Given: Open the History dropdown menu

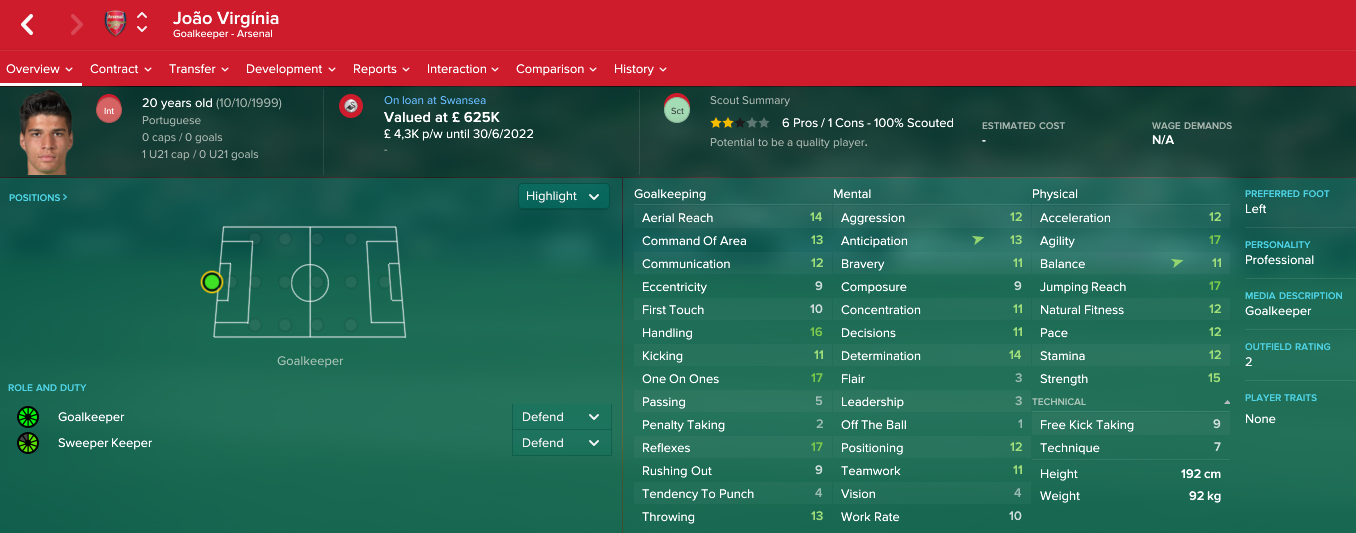Looking at the screenshot, I should coord(640,69).
